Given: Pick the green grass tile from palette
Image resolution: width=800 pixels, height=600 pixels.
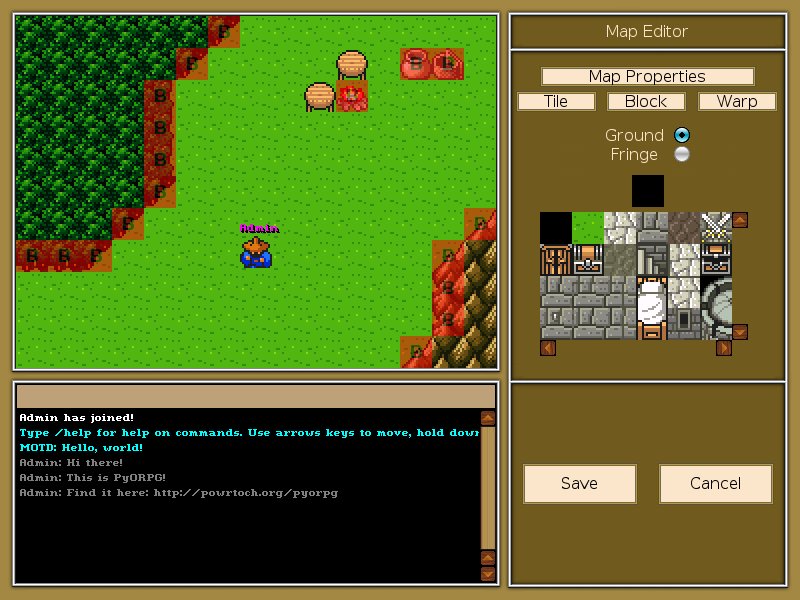Looking at the screenshot, I should [x=588, y=227].
